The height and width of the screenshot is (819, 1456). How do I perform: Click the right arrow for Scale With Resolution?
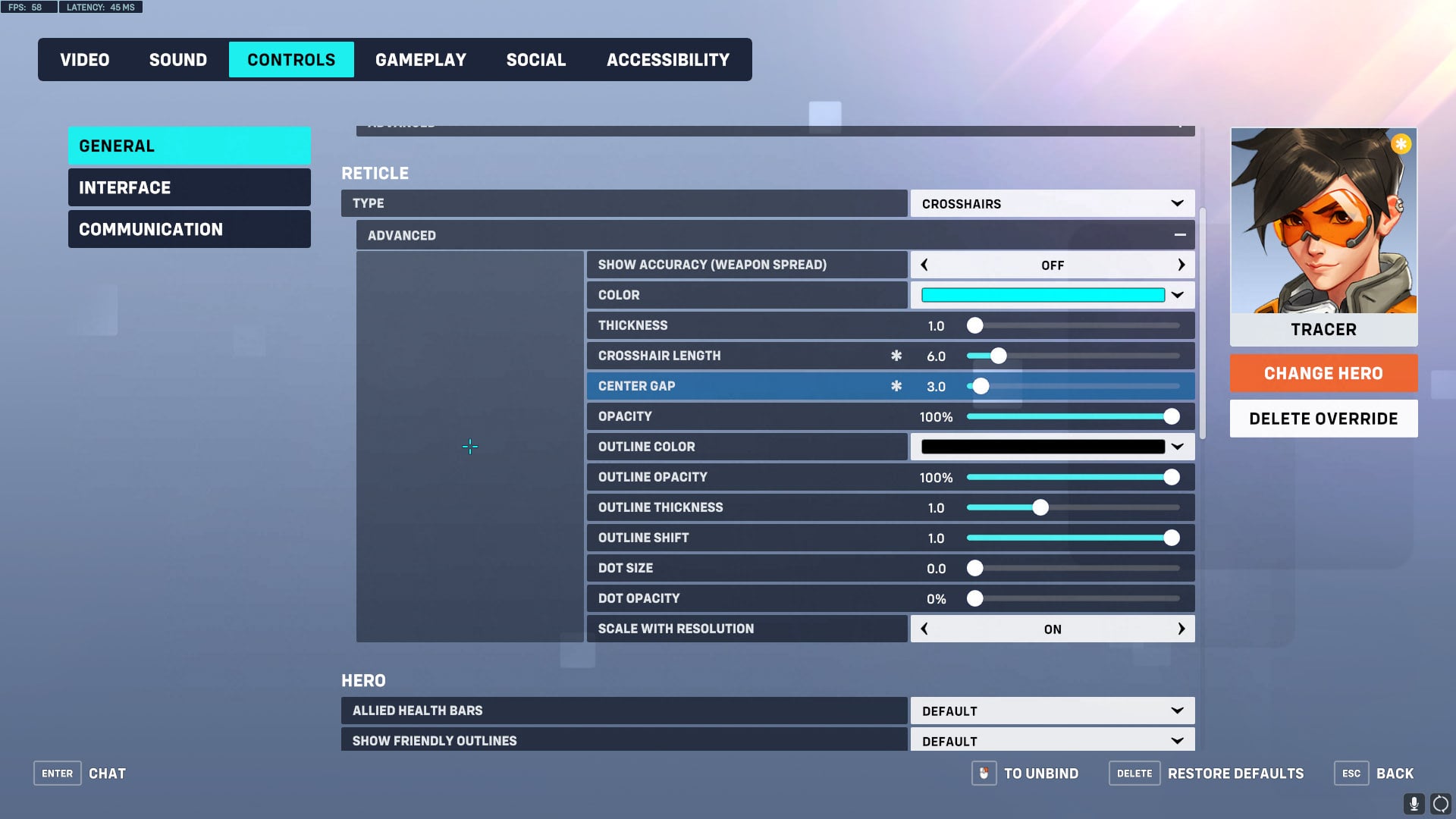[1181, 629]
